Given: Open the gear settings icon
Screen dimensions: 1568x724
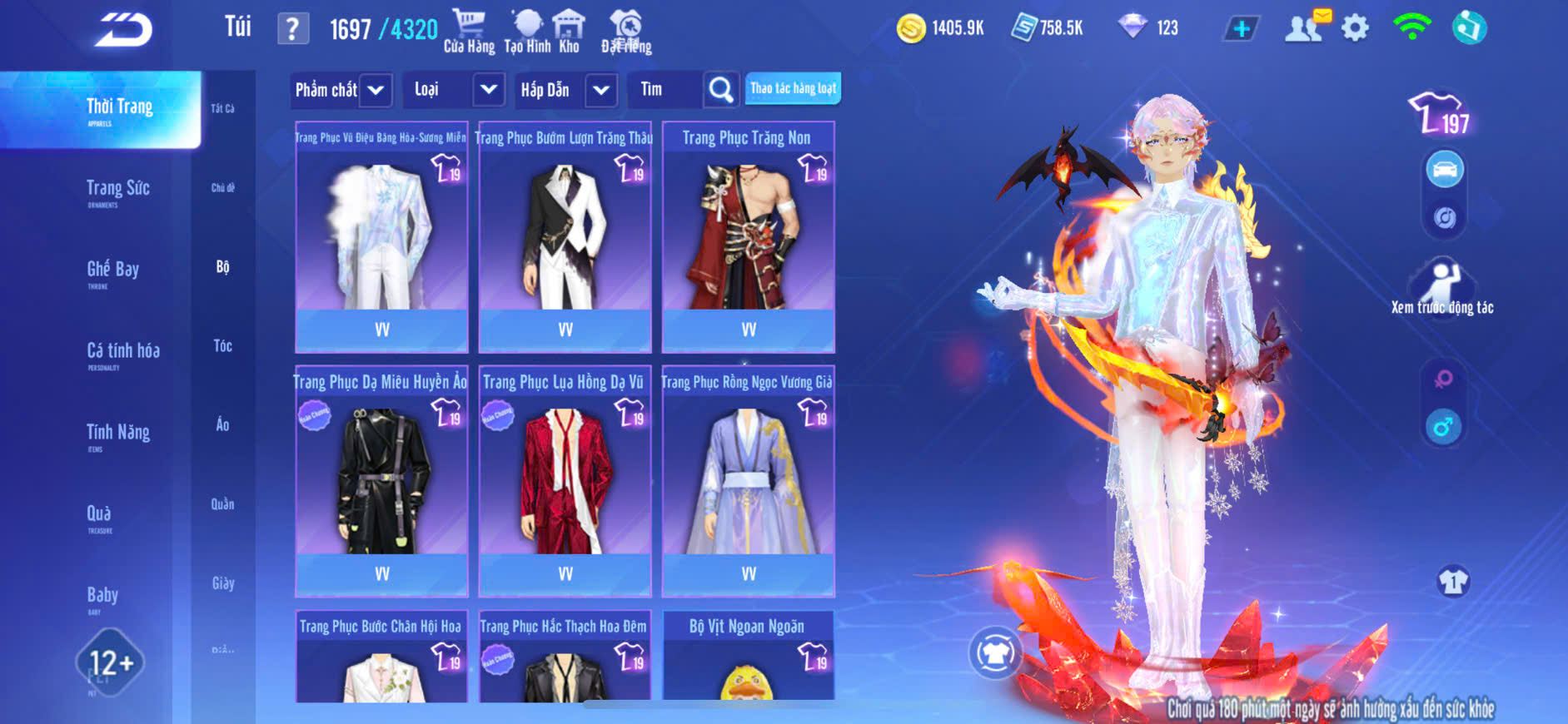Looking at the screenshot, I should point(1355,28).
